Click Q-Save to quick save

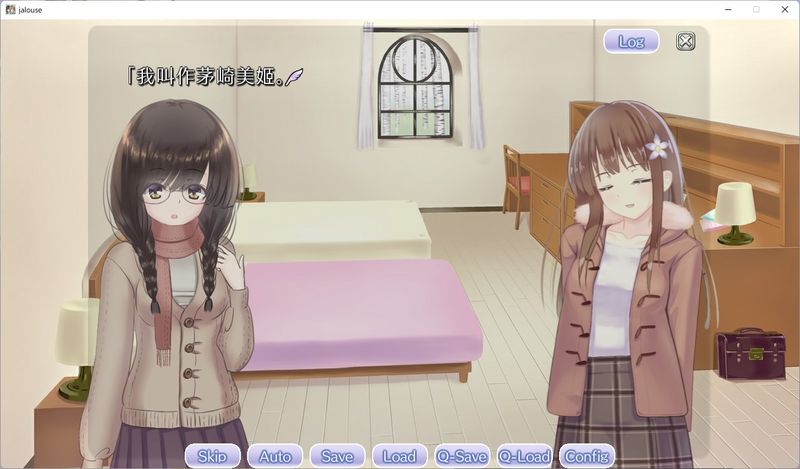coord(461,456)
